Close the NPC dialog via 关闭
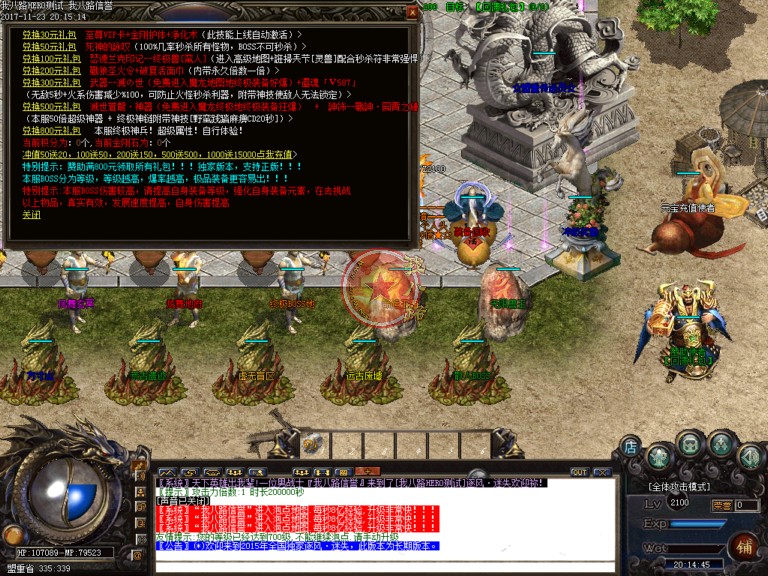The height and width of the screenshot is (576, 768). coord(32,215)
